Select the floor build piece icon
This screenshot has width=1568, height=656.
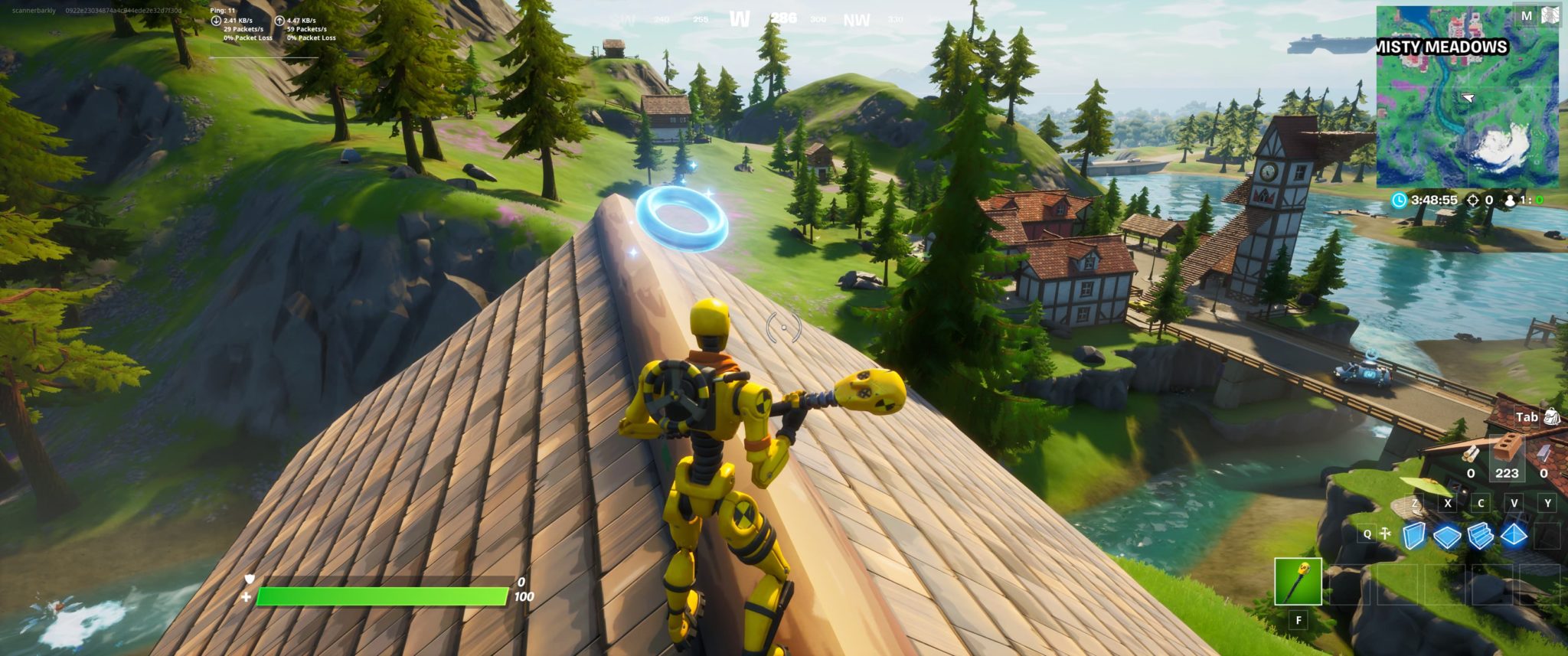(1445, 536)
